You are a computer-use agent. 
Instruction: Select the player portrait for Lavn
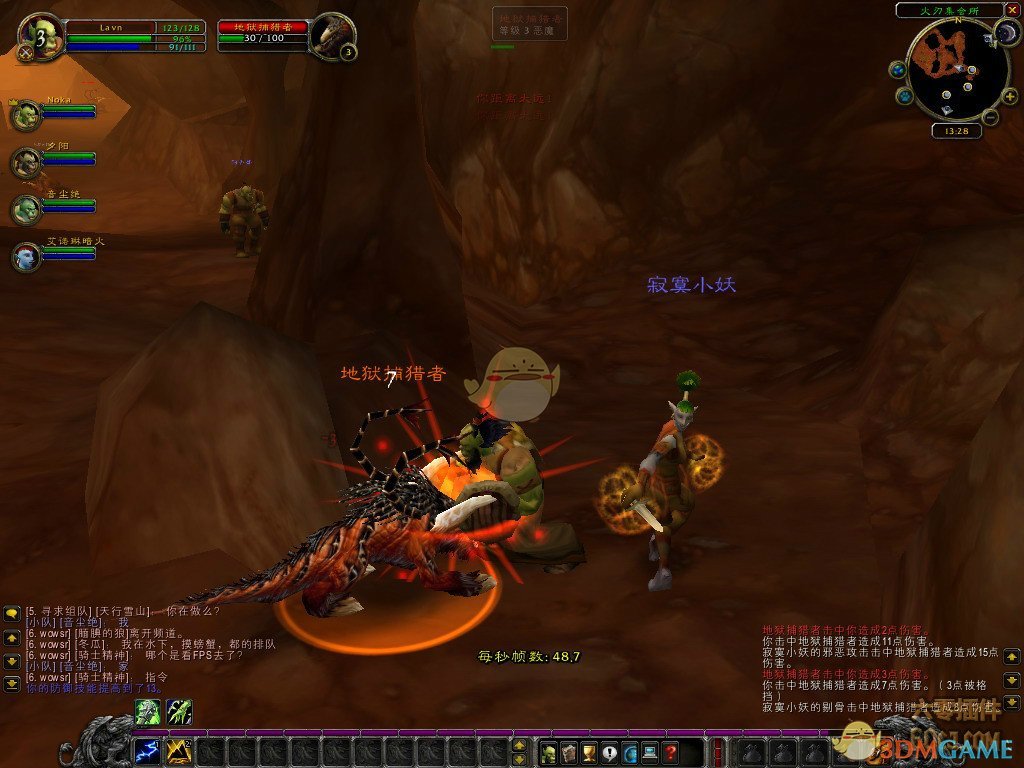pos(42,35)
